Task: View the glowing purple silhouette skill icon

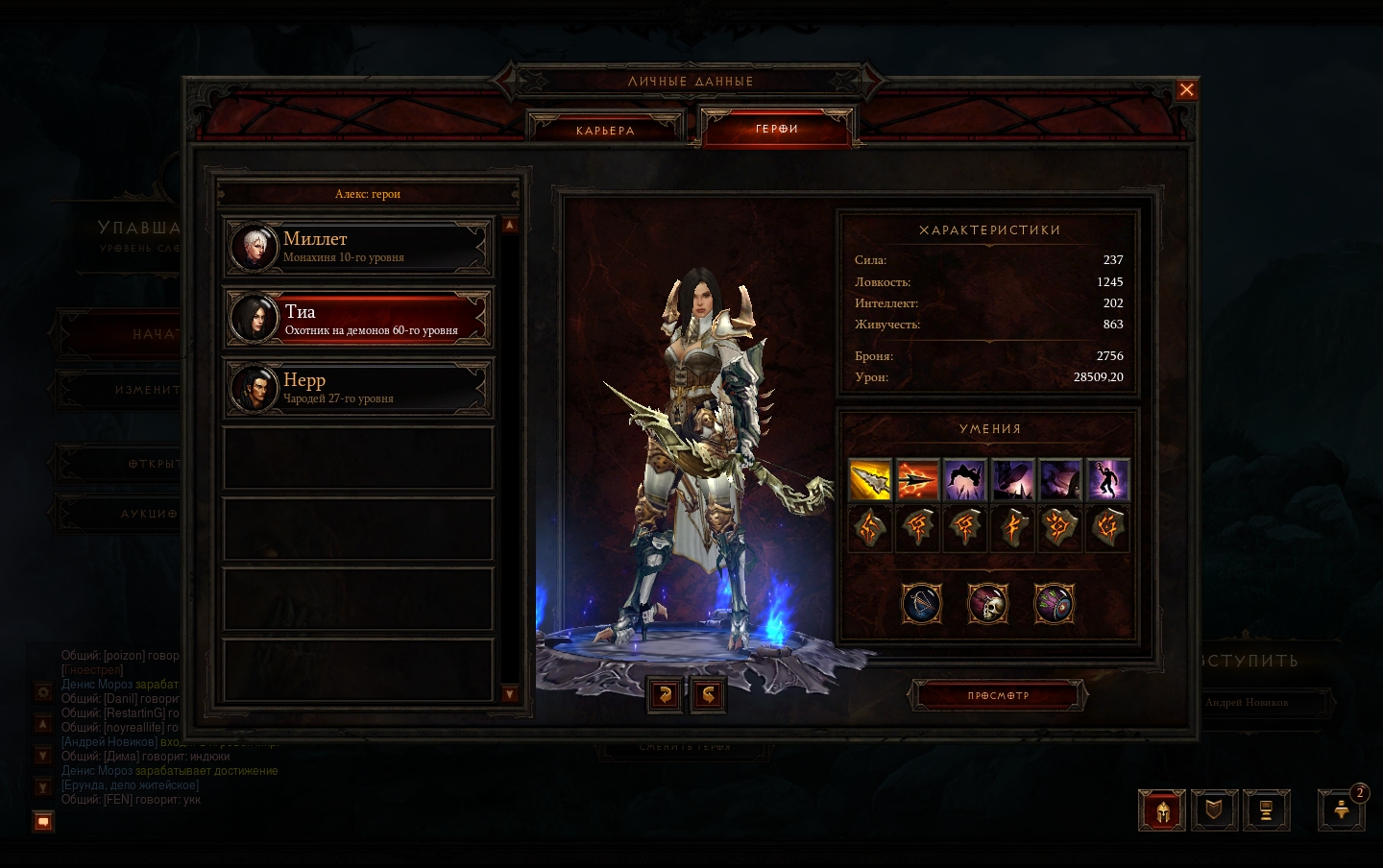Action: 1107,480
